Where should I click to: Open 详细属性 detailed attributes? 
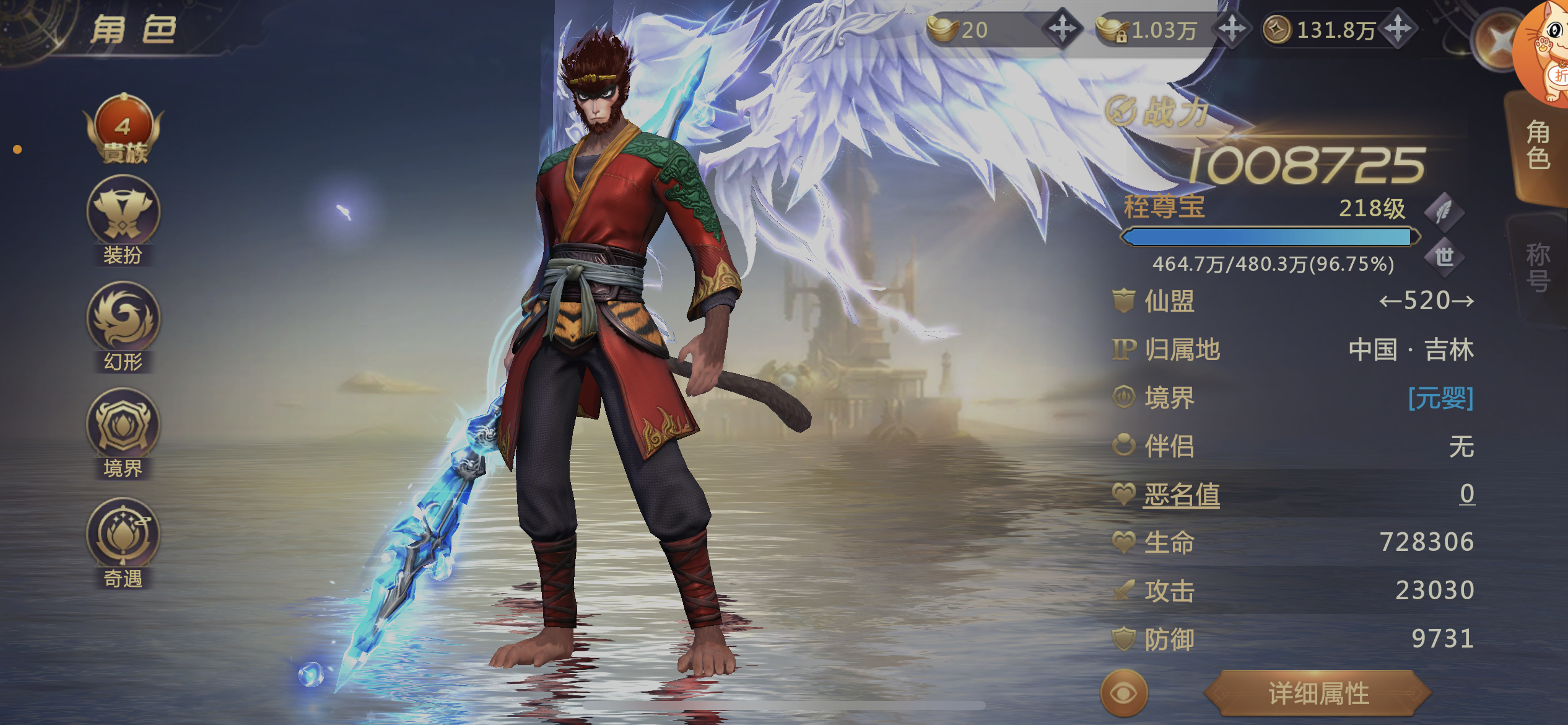(x=1318, y=693)
